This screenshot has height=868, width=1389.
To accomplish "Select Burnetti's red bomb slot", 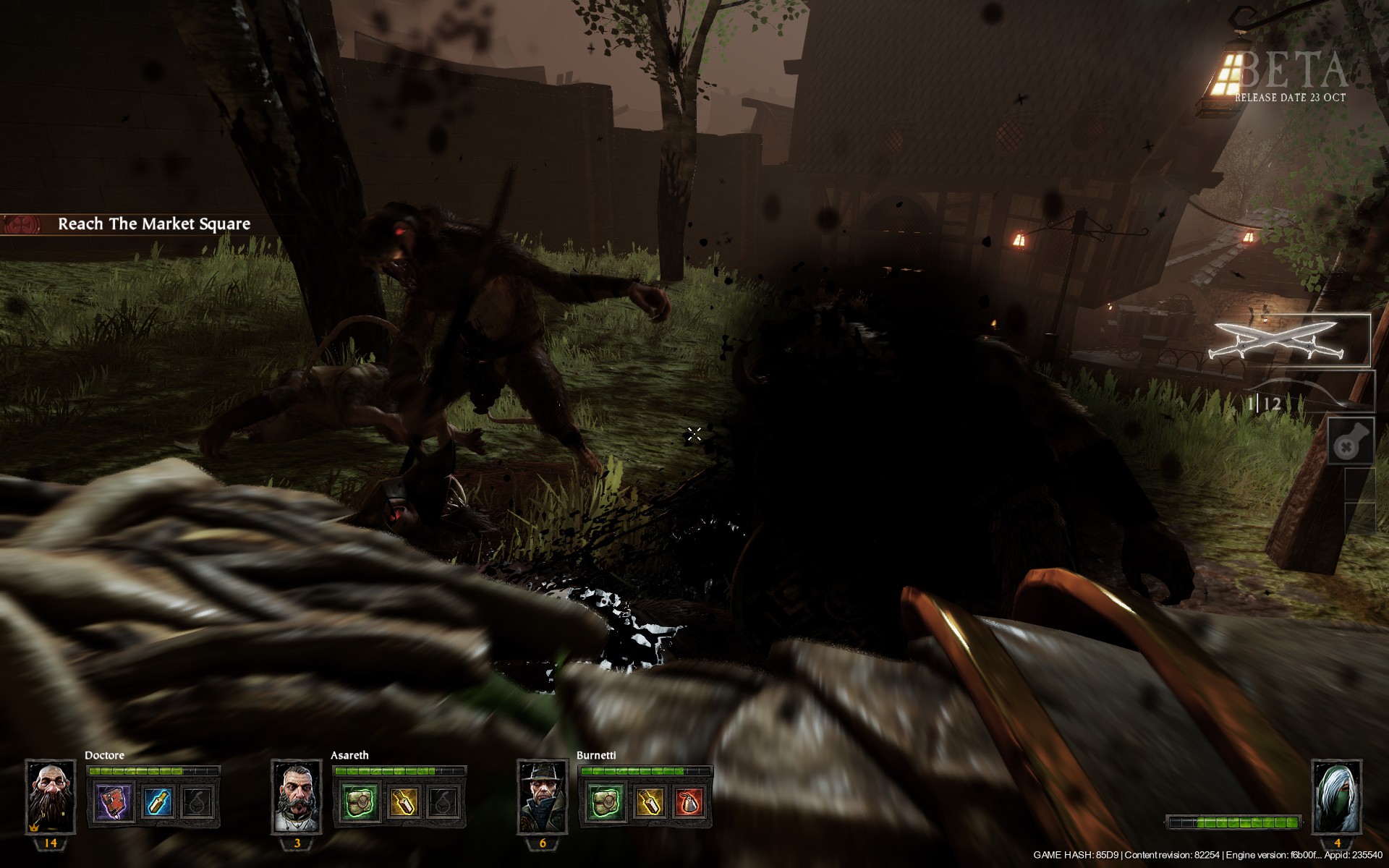I will click(689, 804).
